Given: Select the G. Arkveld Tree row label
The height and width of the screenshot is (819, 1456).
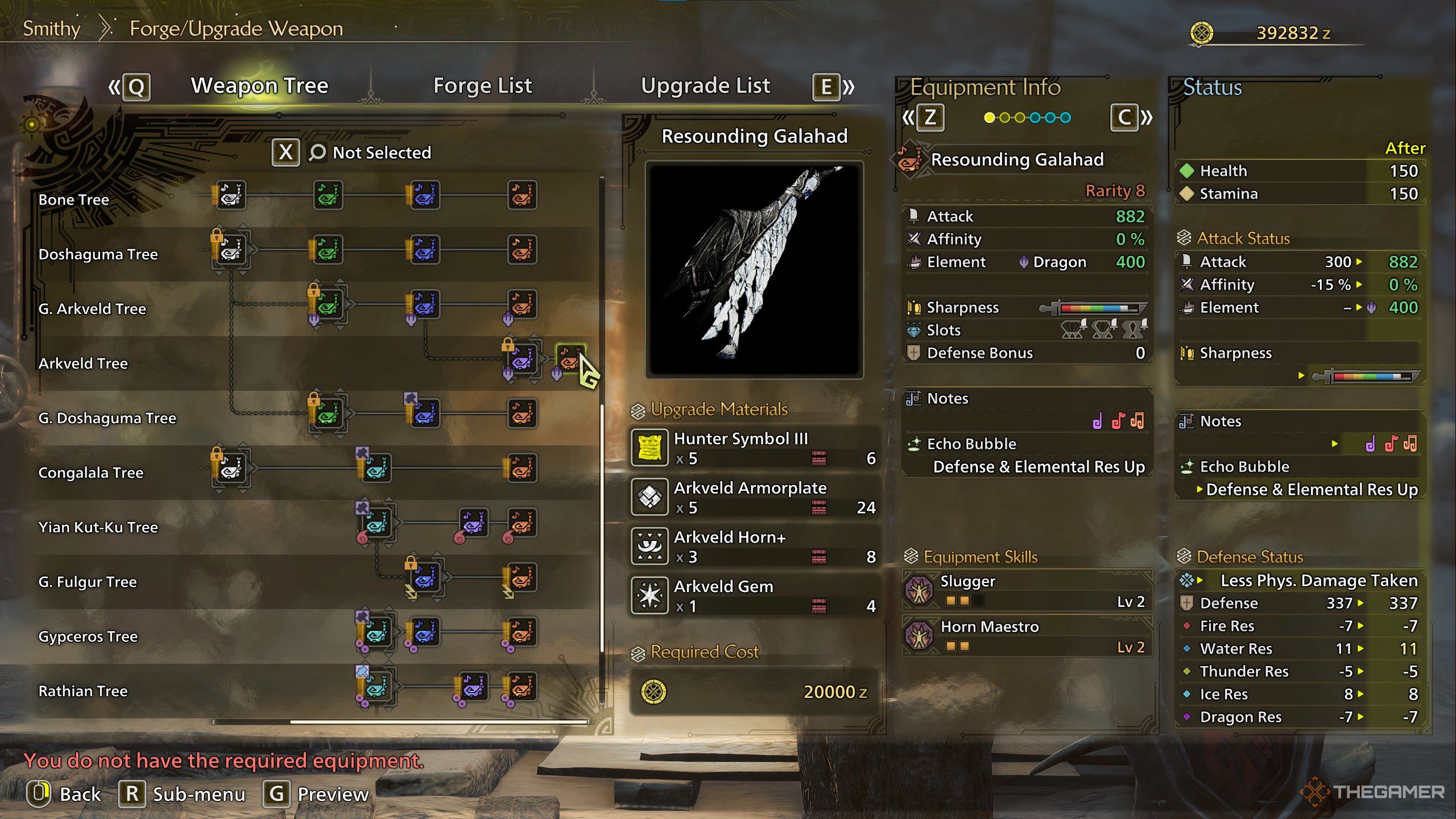Looking at the screenshot, I should coord(92,309).
